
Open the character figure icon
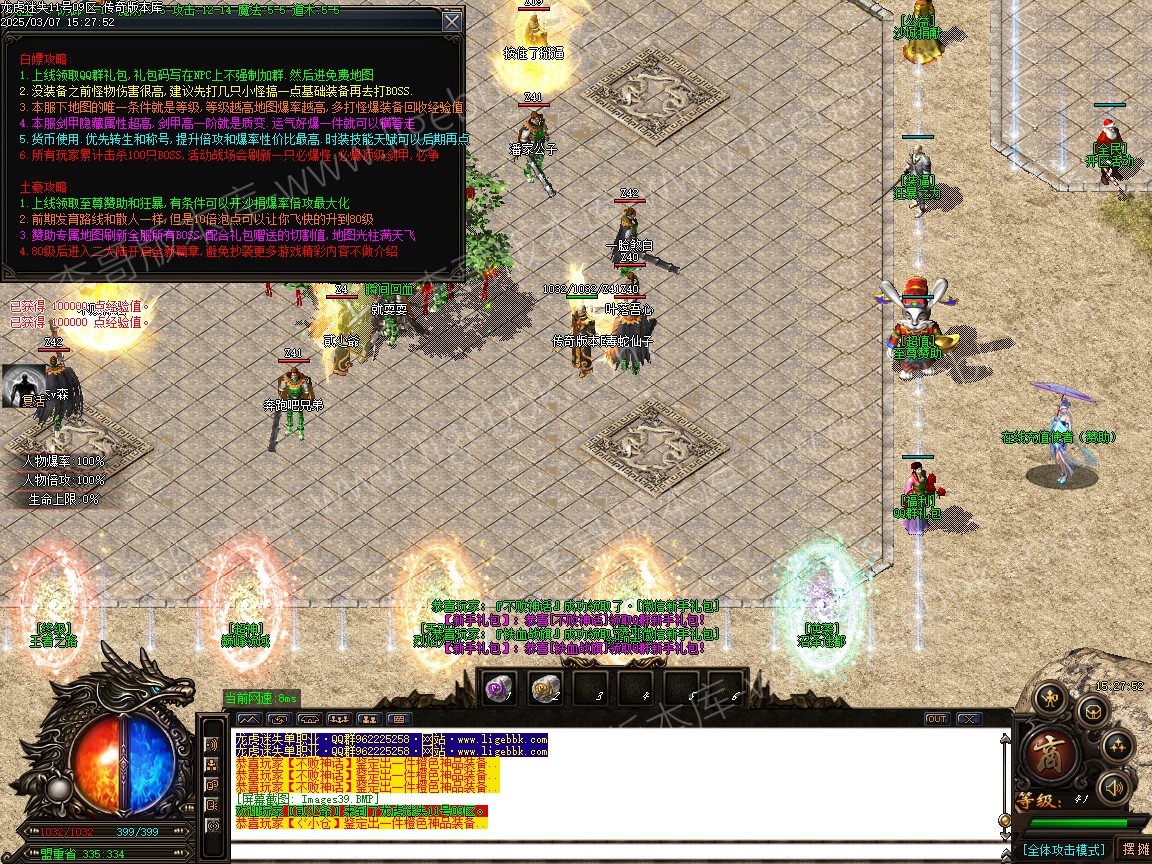[1049, 697]
